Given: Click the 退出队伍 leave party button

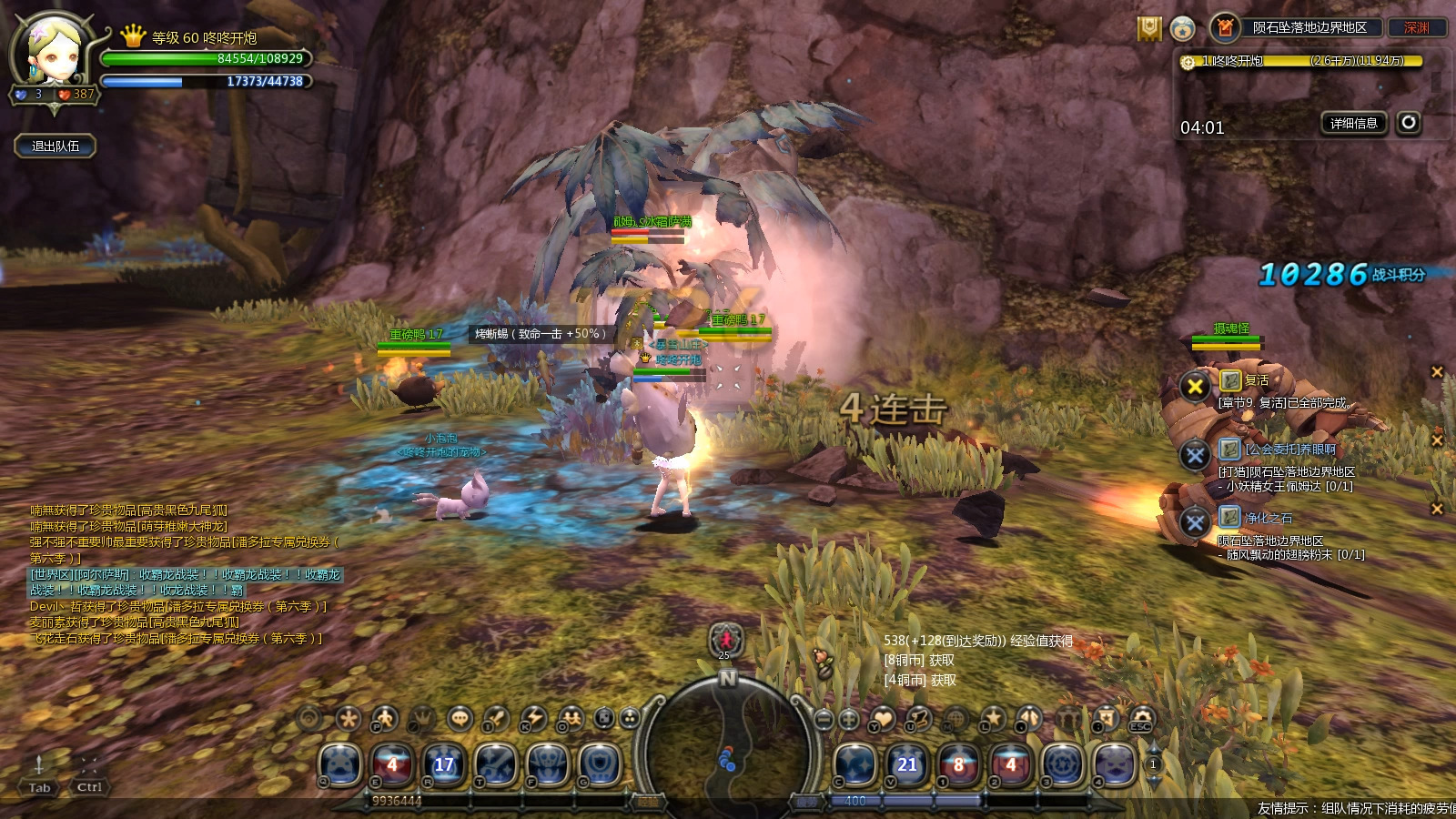Looking at the screenshot, I should 56,146.
